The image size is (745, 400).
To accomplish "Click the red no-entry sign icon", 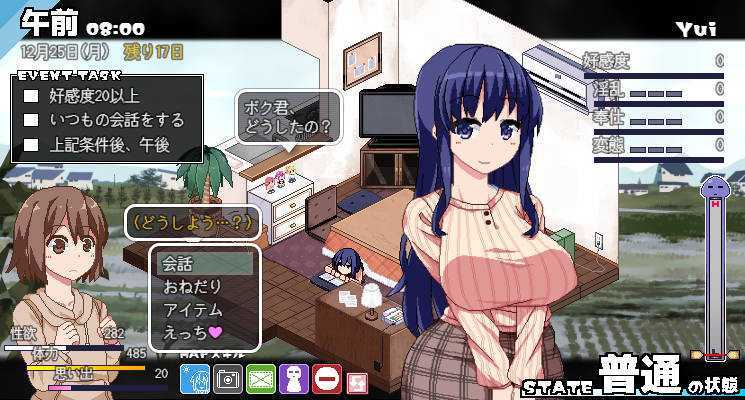I will (x=326, y=379).
